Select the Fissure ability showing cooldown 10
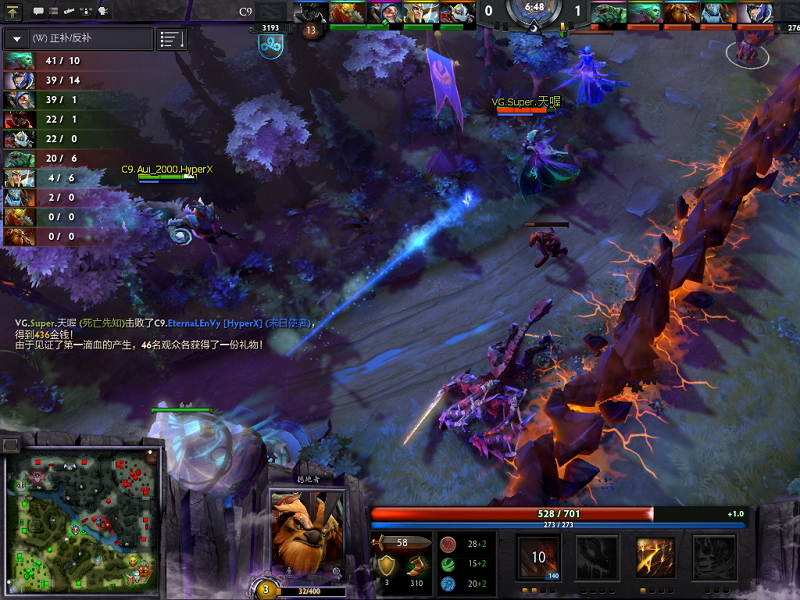Screen dimensions: 800x600 pos(538,557)
